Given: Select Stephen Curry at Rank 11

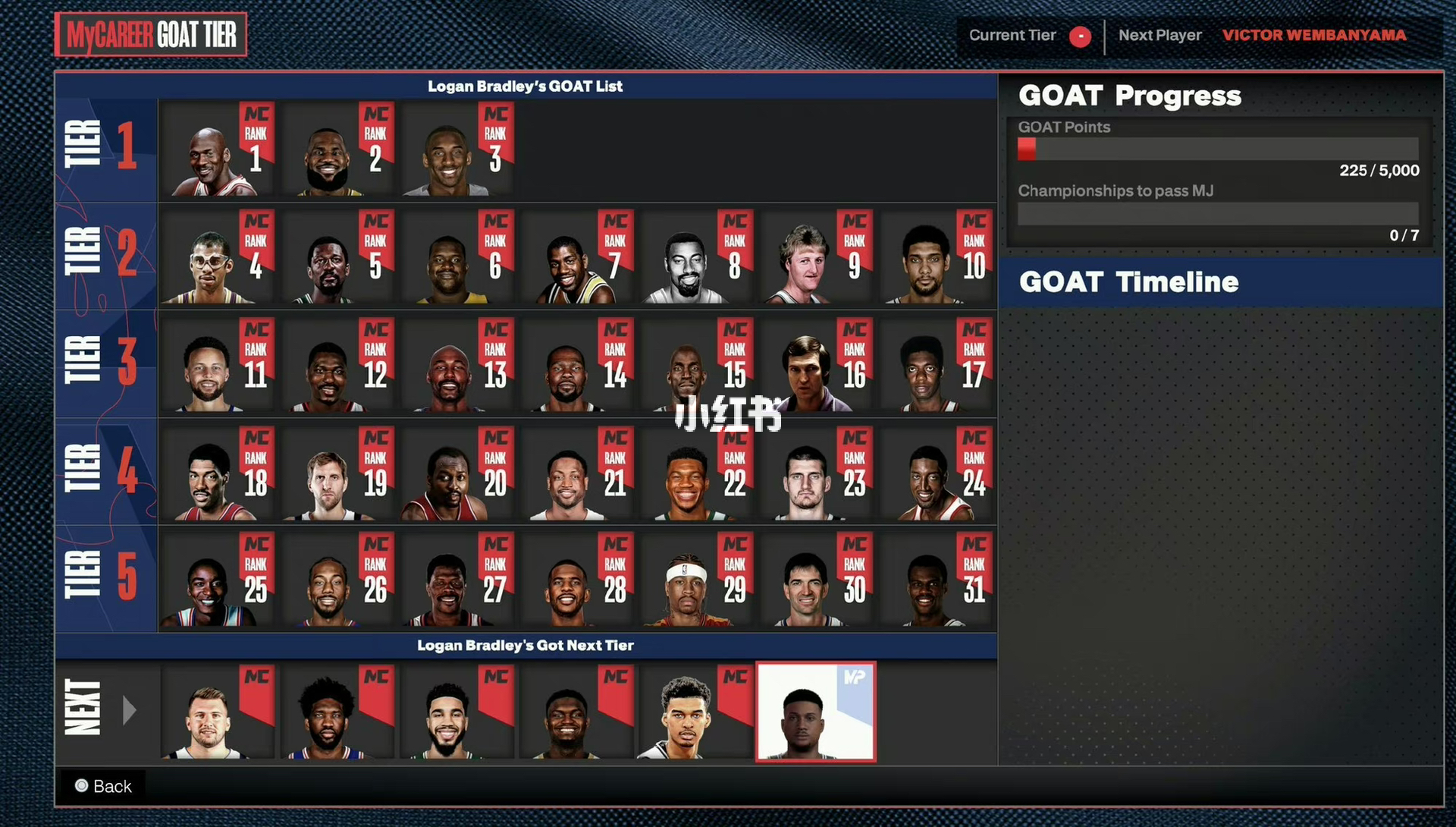Looking at the screenshot, I should pos(216,364).
